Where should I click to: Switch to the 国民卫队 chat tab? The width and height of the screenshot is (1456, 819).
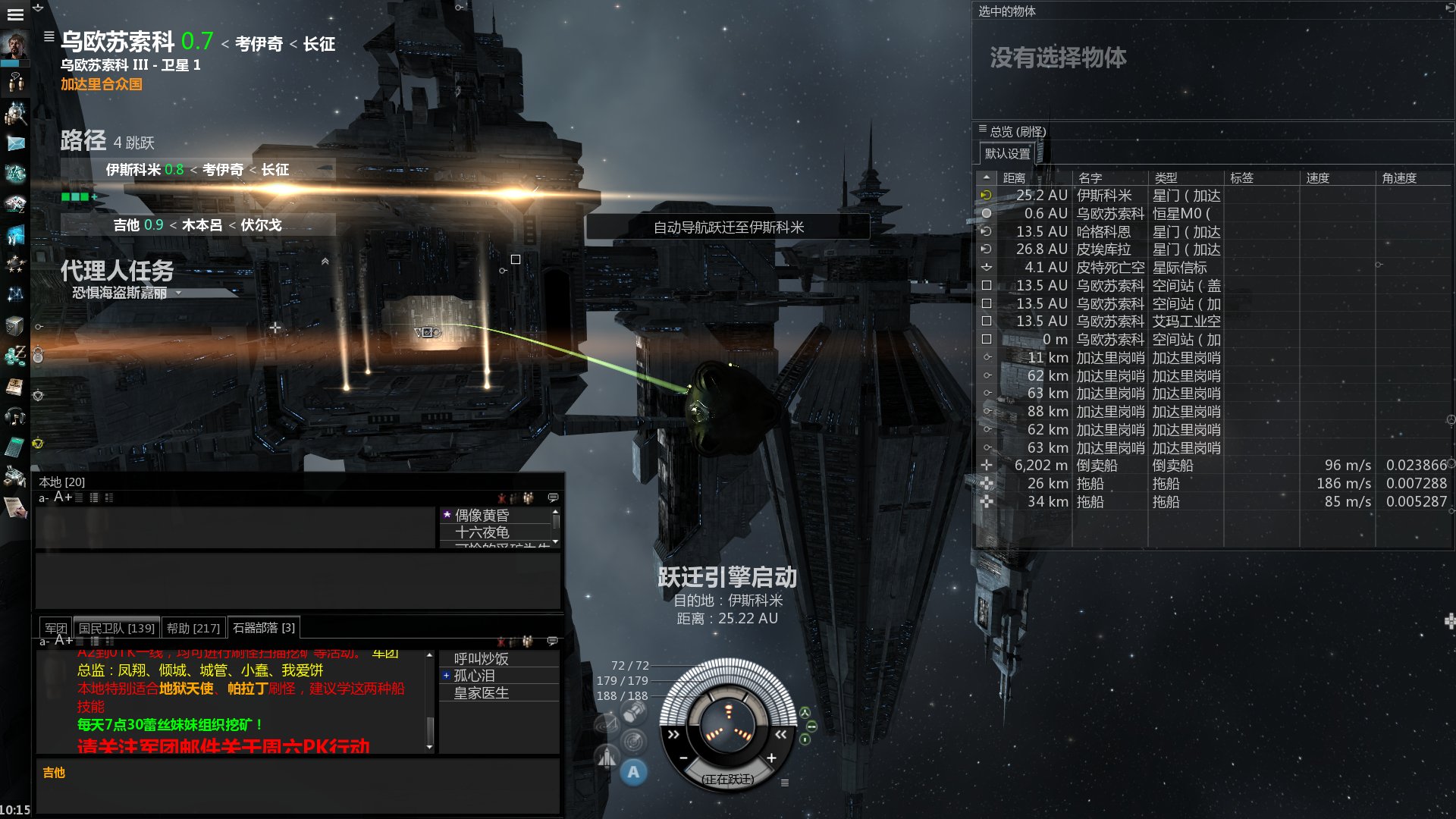(116, 628)
